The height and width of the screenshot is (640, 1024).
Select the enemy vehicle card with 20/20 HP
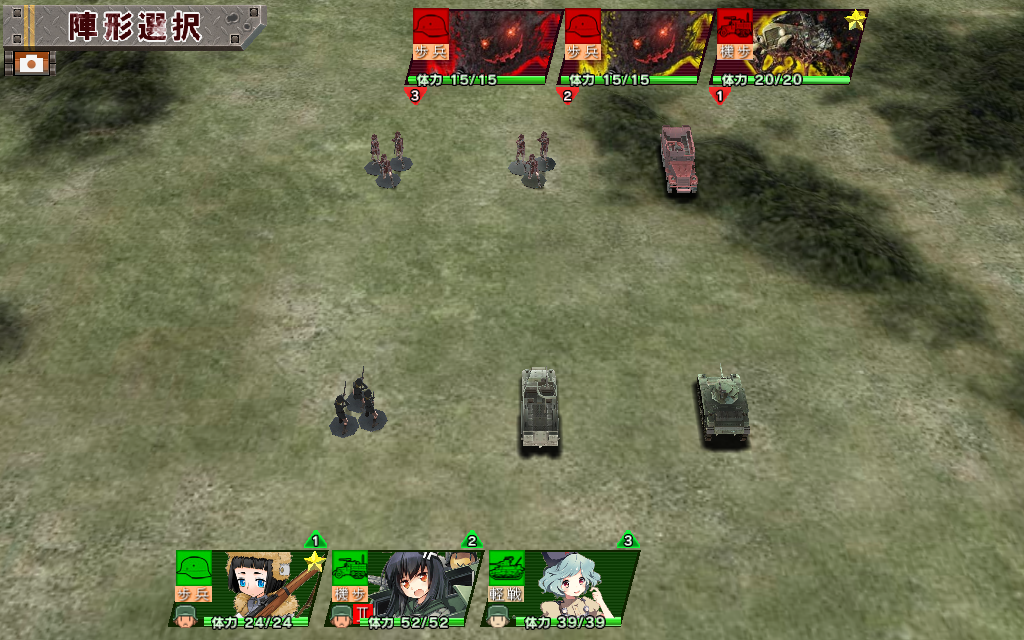pyautogui.click(x=790, y=47)
